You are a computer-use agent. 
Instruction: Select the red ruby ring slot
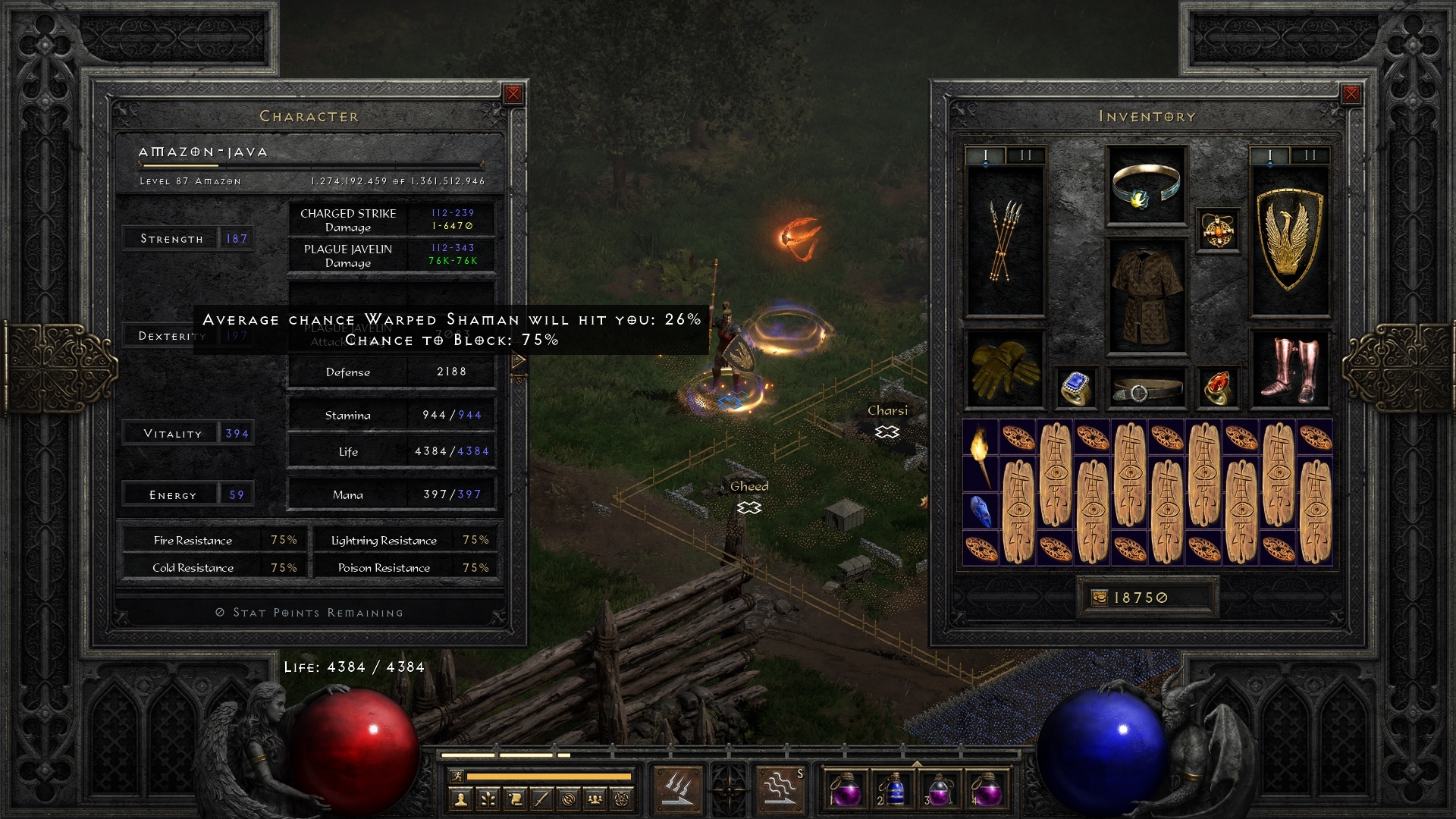1217,388
